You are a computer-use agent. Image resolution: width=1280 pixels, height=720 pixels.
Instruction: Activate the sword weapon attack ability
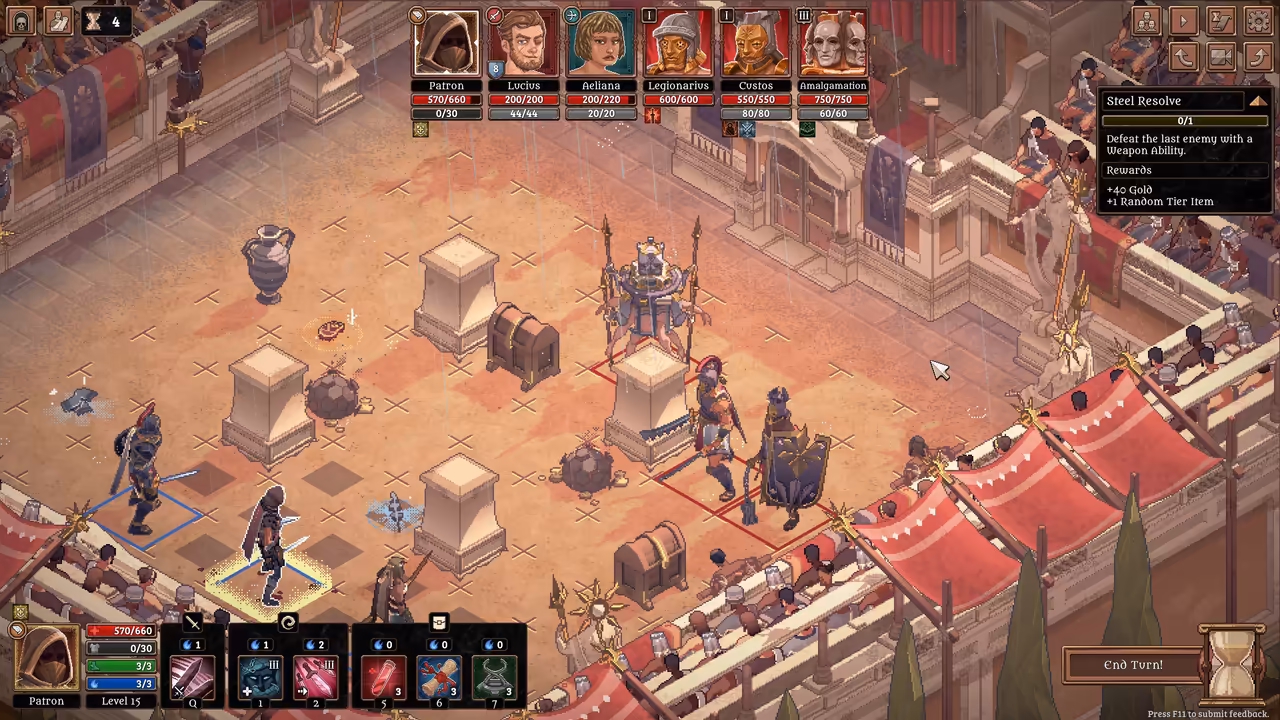pyautogui.click(x=191, y=677)
